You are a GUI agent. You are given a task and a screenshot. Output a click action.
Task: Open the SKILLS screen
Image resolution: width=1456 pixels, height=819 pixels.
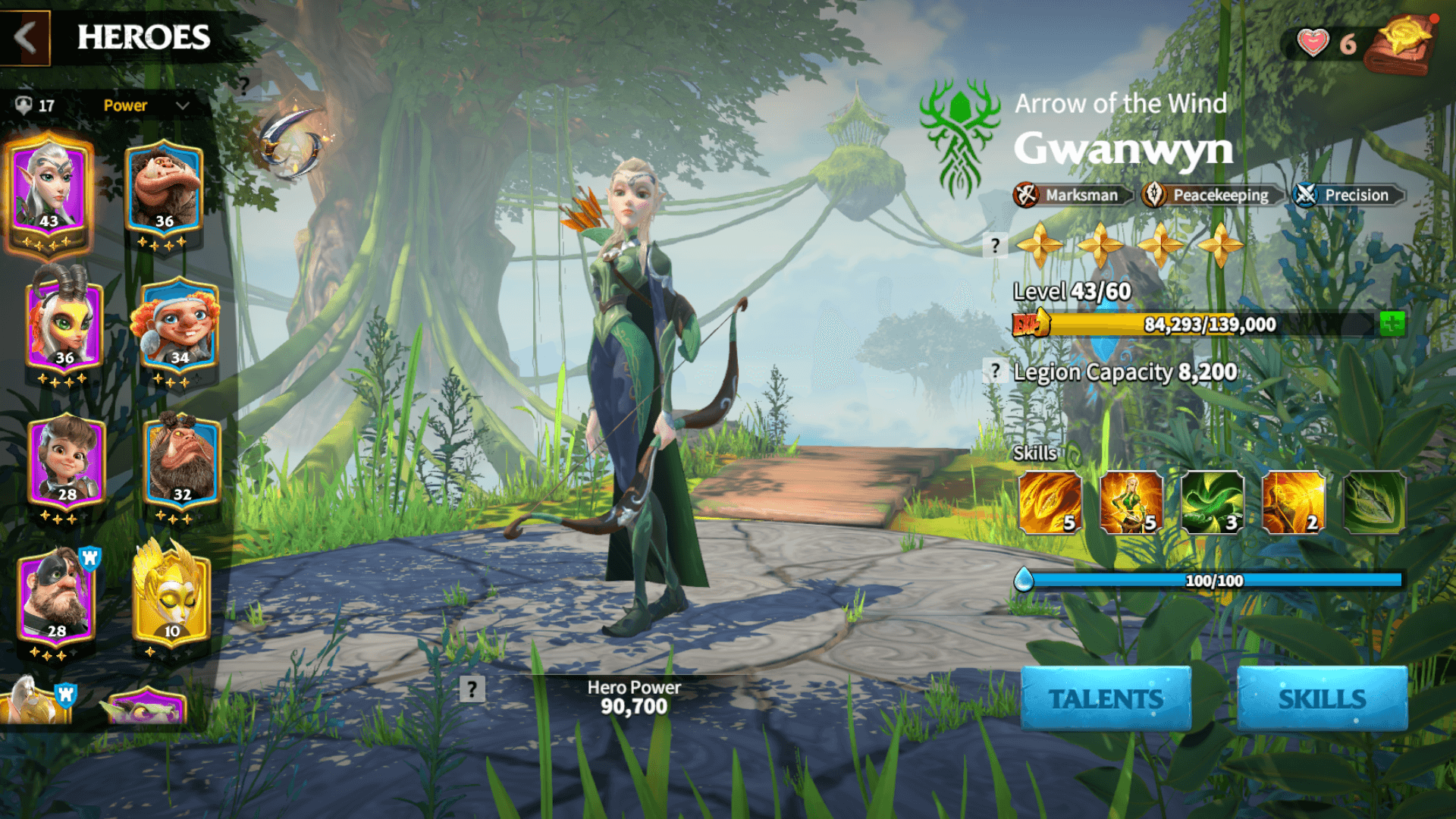click(x=1322, y=698)
